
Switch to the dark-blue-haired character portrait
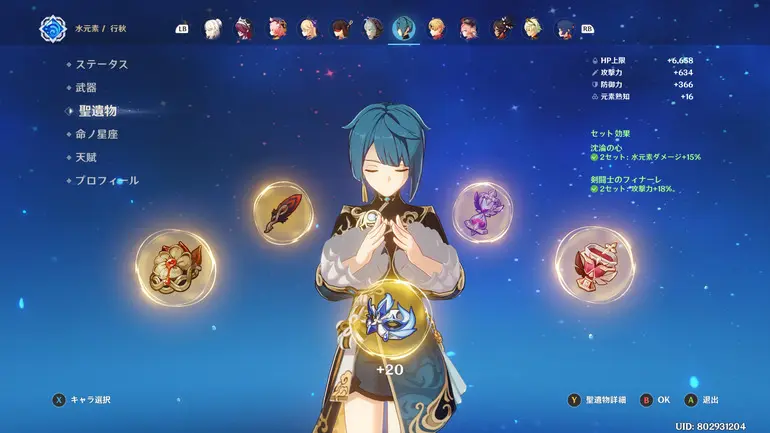coord(565,29)
